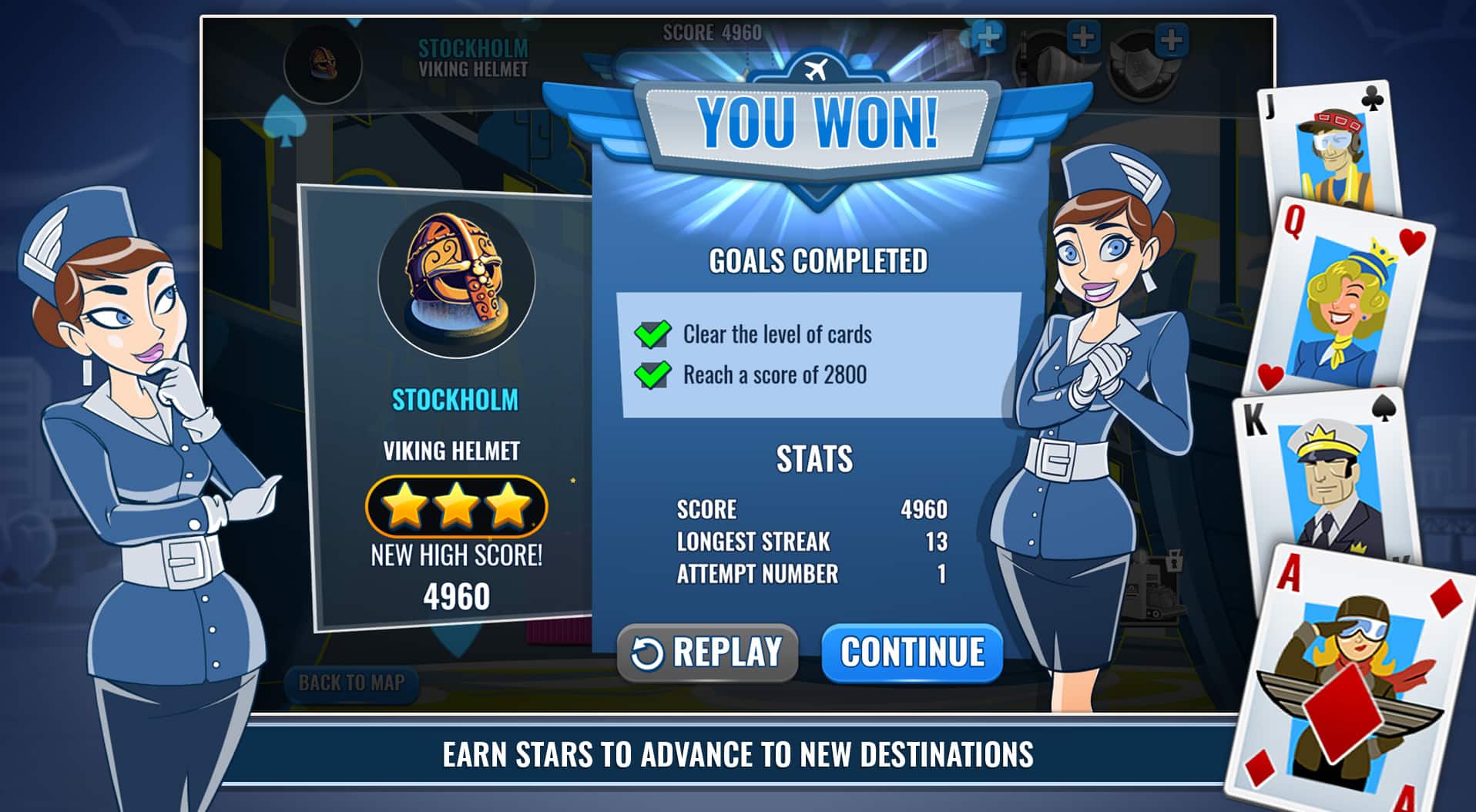Replay the Stockholm level
Viewport: 1476px width, 812px height.
click(x=707, y=653)
